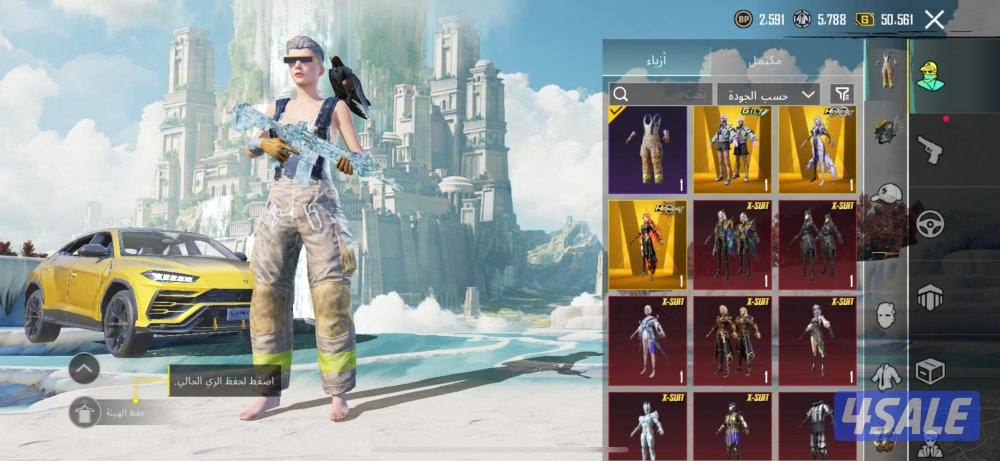This screenshot has height=461, width=1000.
Task: Open the steering wheel vehicles category
Action: [931, 222]
